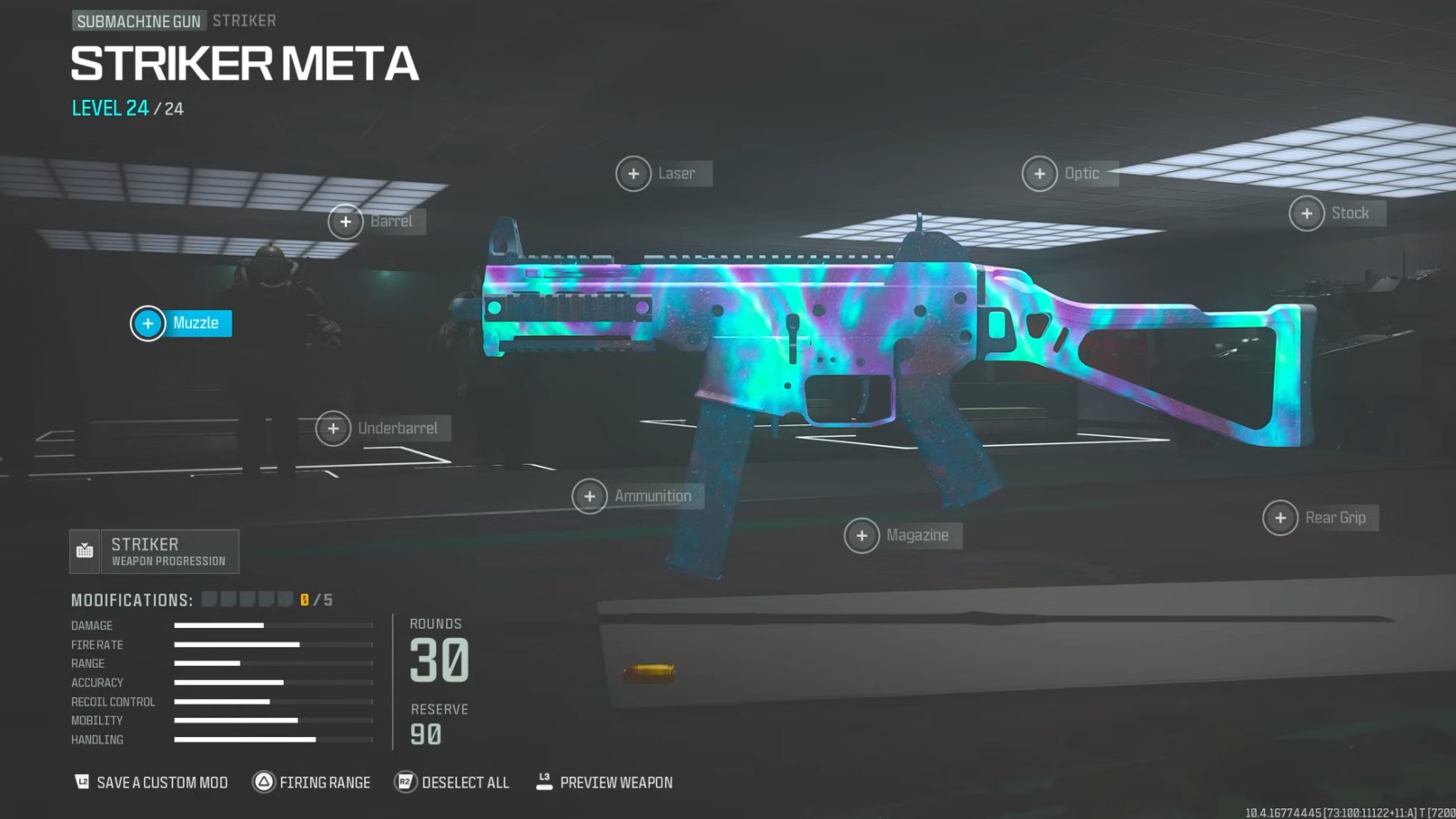Select the Striker tab label

tap(244, 19)
